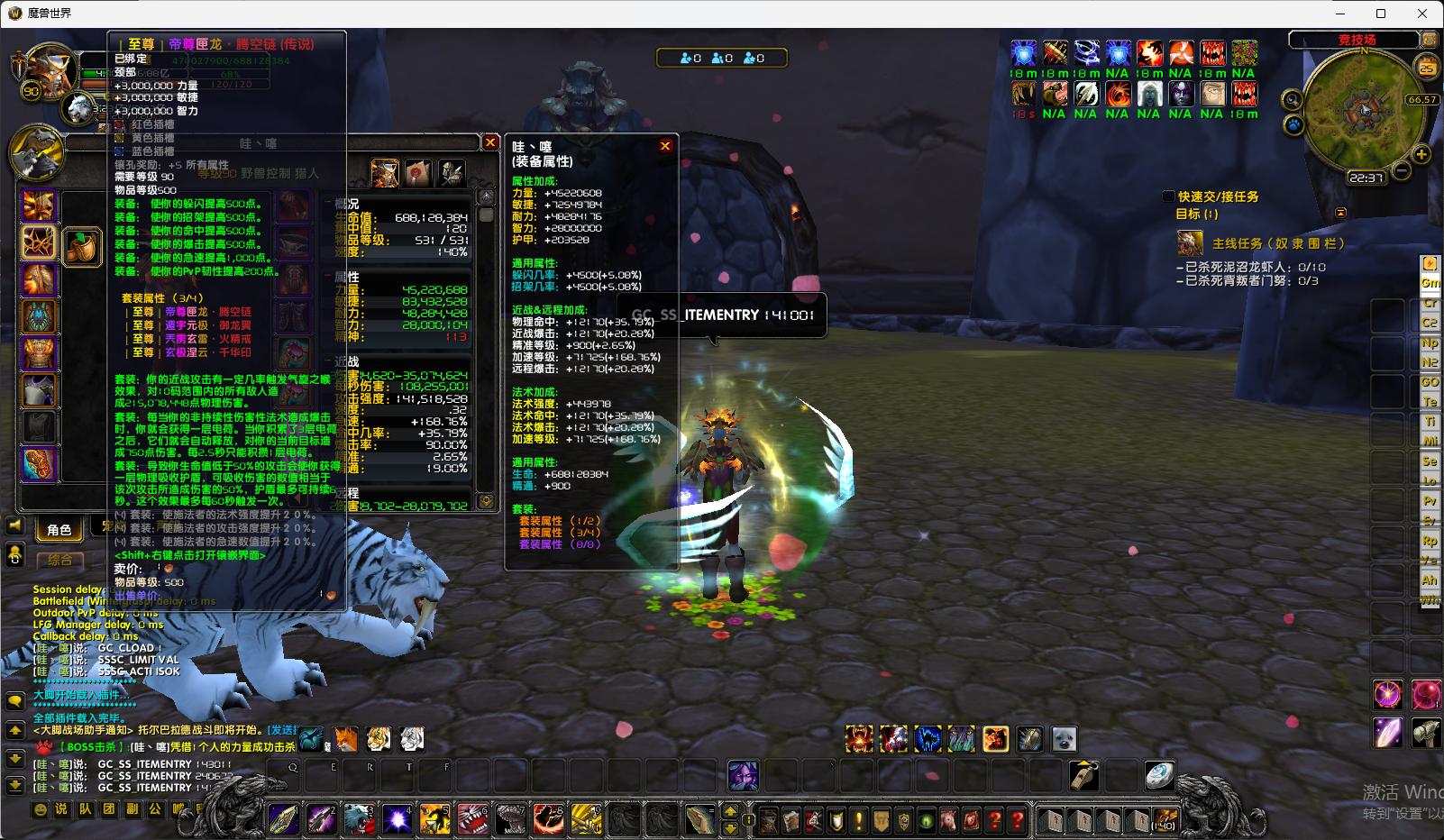Click the magnifying glass tracking button
The width and height of the screenshot is (1444, 840).
(1292, 100)
